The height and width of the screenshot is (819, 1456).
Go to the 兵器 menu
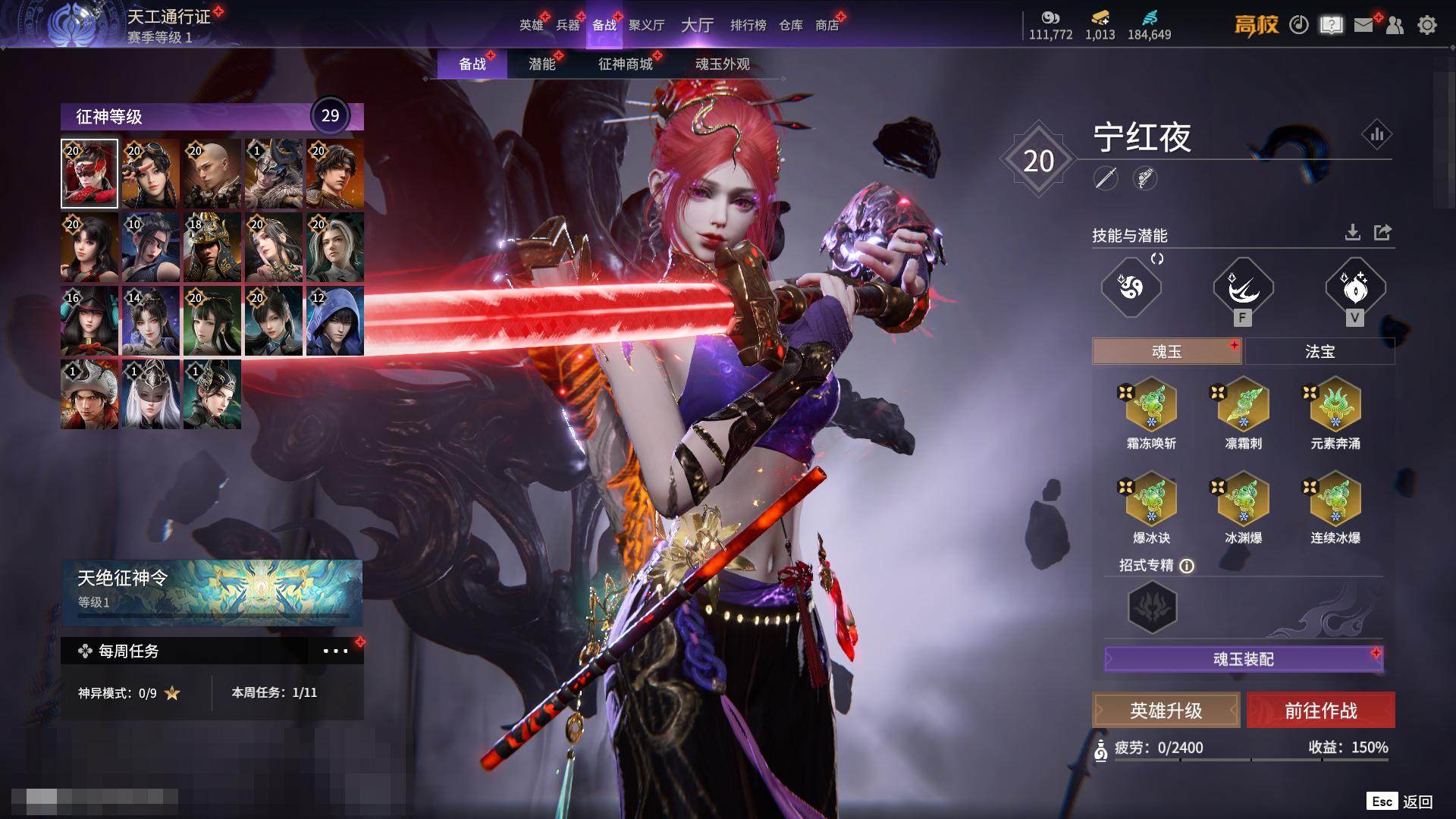coord(568,25)
